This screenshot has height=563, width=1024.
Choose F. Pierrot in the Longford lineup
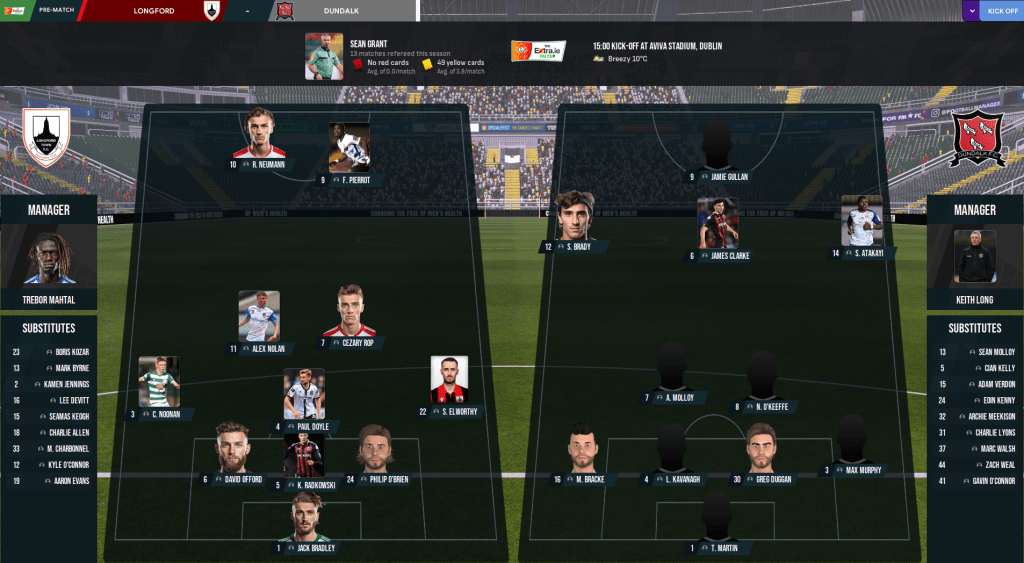pyautogui.click(x=350, y=150)
